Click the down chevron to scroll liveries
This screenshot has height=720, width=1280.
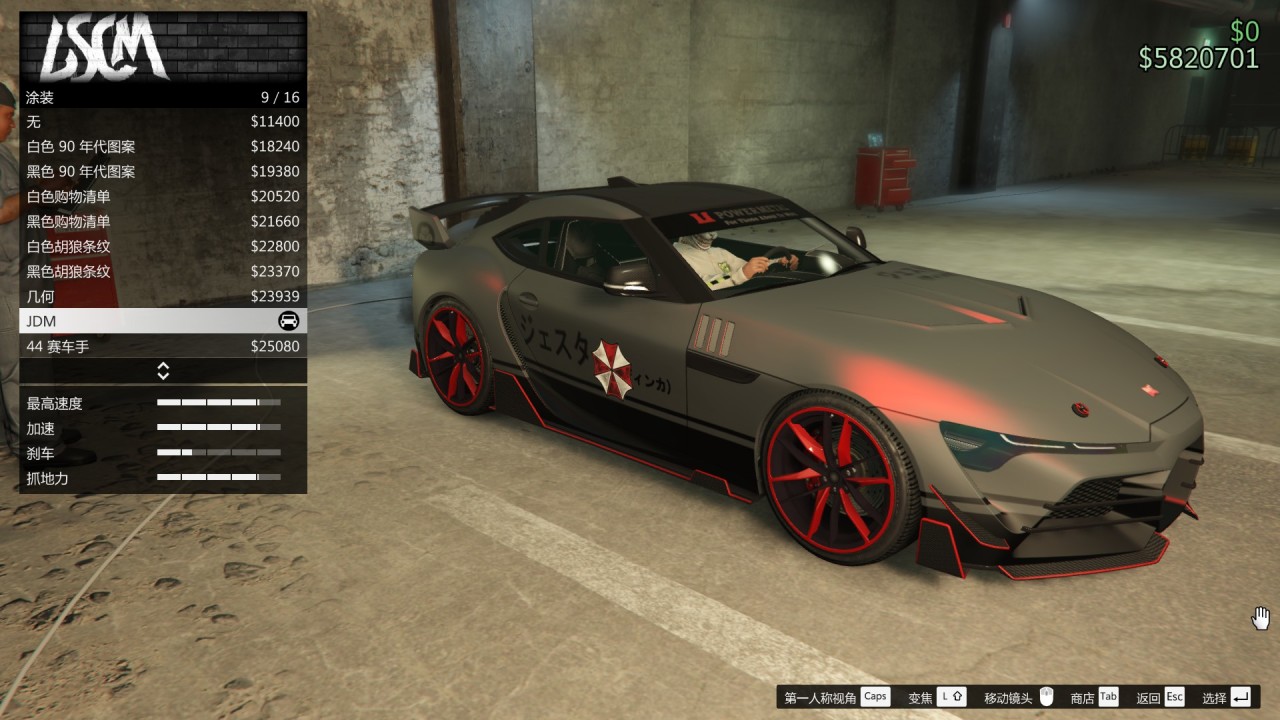(162, 375)
